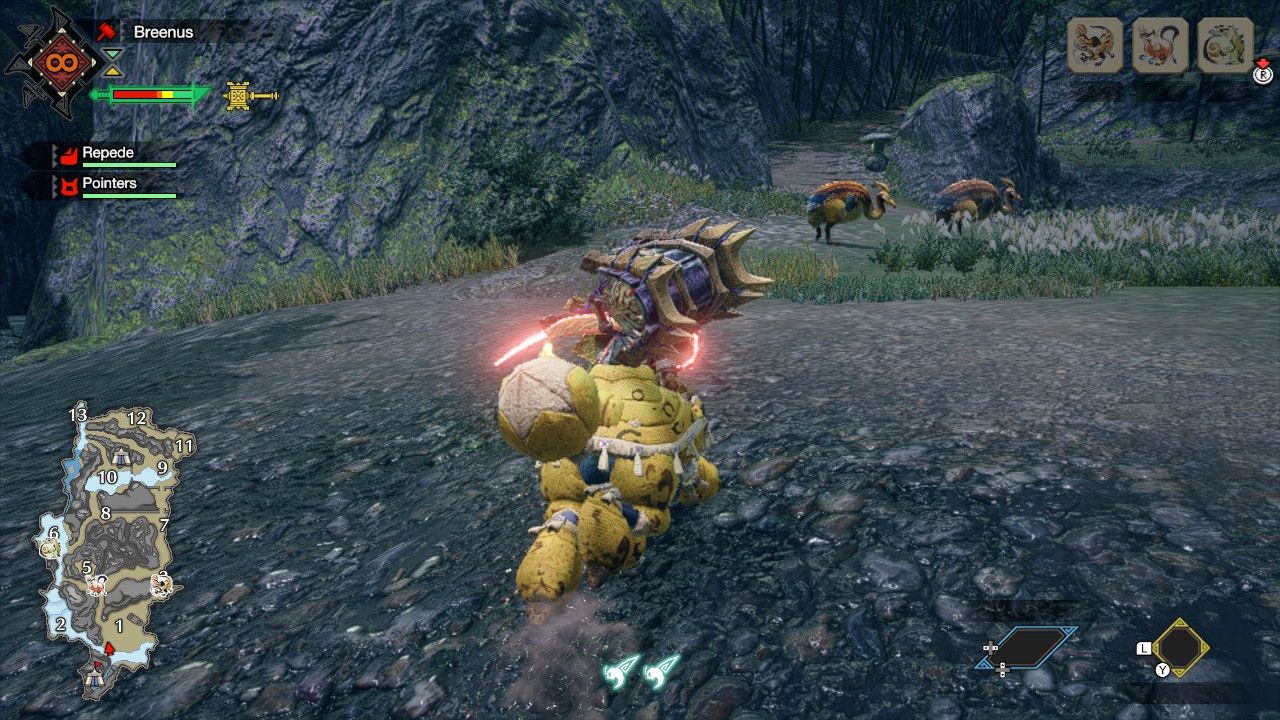Click the Pointers name label
Image resolution: width=1280 pixels, height=720 pixels.
[x=108, y=184]
